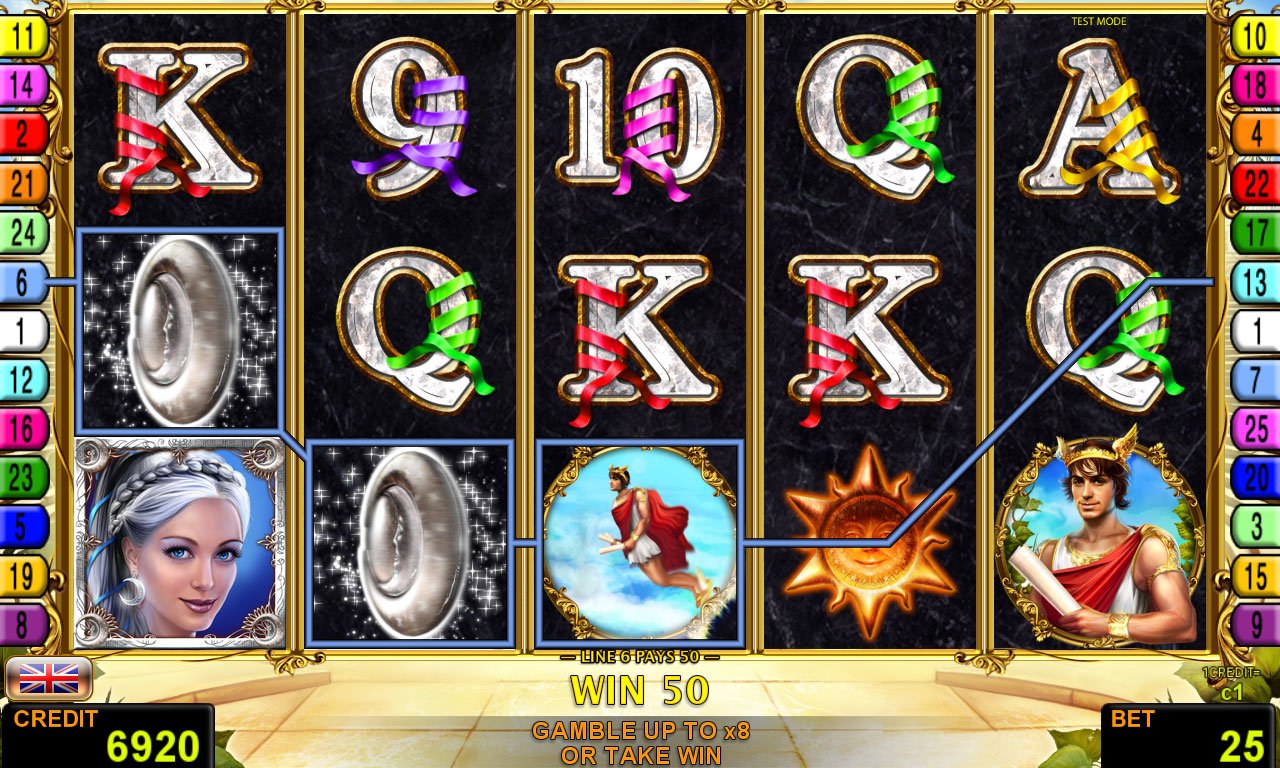Image resolution: width=1280 pixels, height=768 pixels.
Task: Activate the red payline 22 marker
Action: 1255,183
